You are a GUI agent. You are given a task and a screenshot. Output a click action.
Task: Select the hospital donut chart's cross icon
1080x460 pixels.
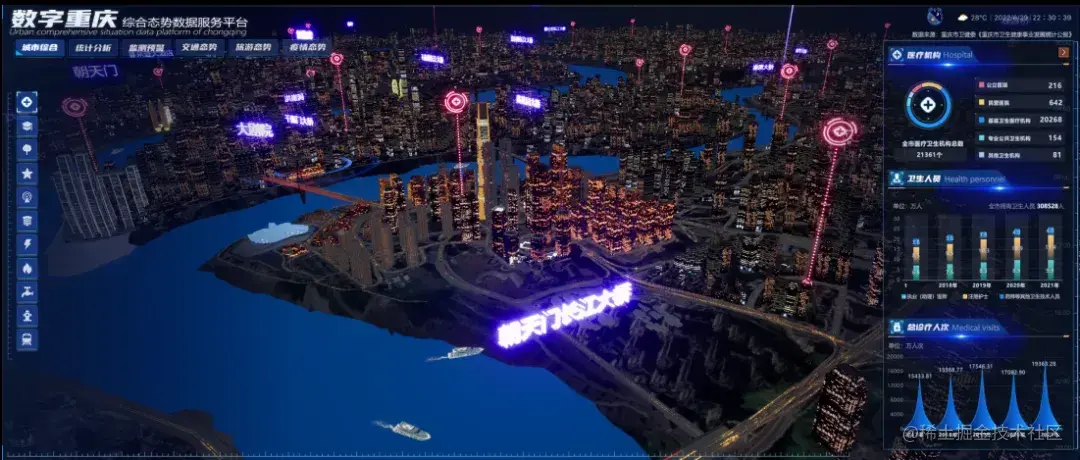point(929,104)
